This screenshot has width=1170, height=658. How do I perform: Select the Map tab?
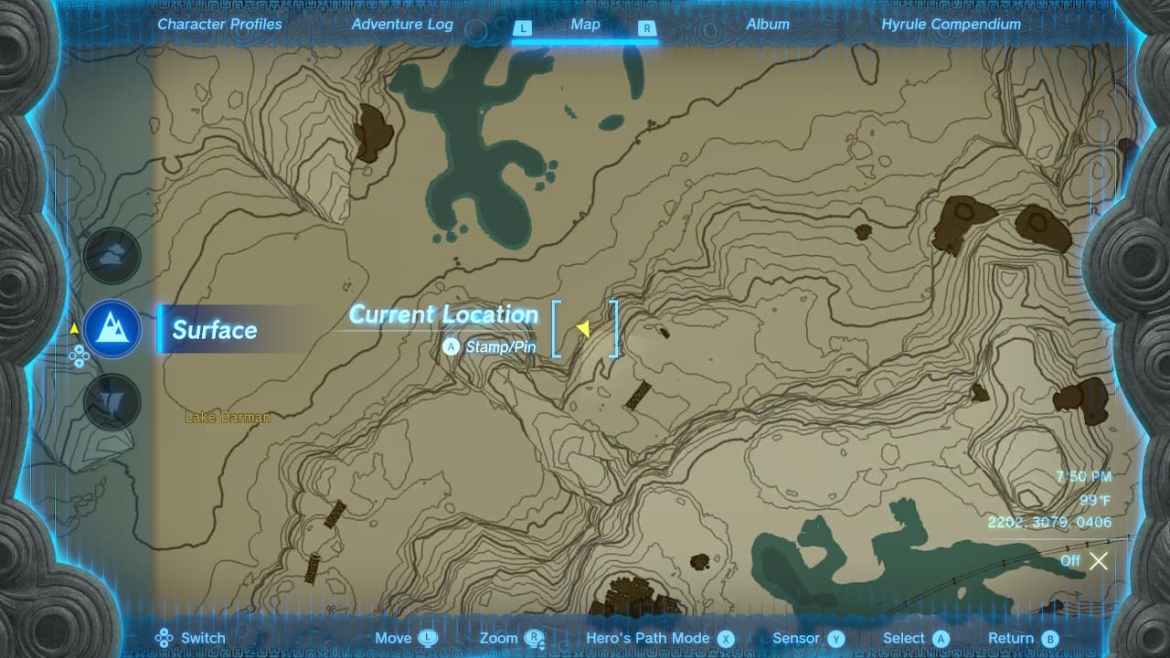click(x=585, y=24)
